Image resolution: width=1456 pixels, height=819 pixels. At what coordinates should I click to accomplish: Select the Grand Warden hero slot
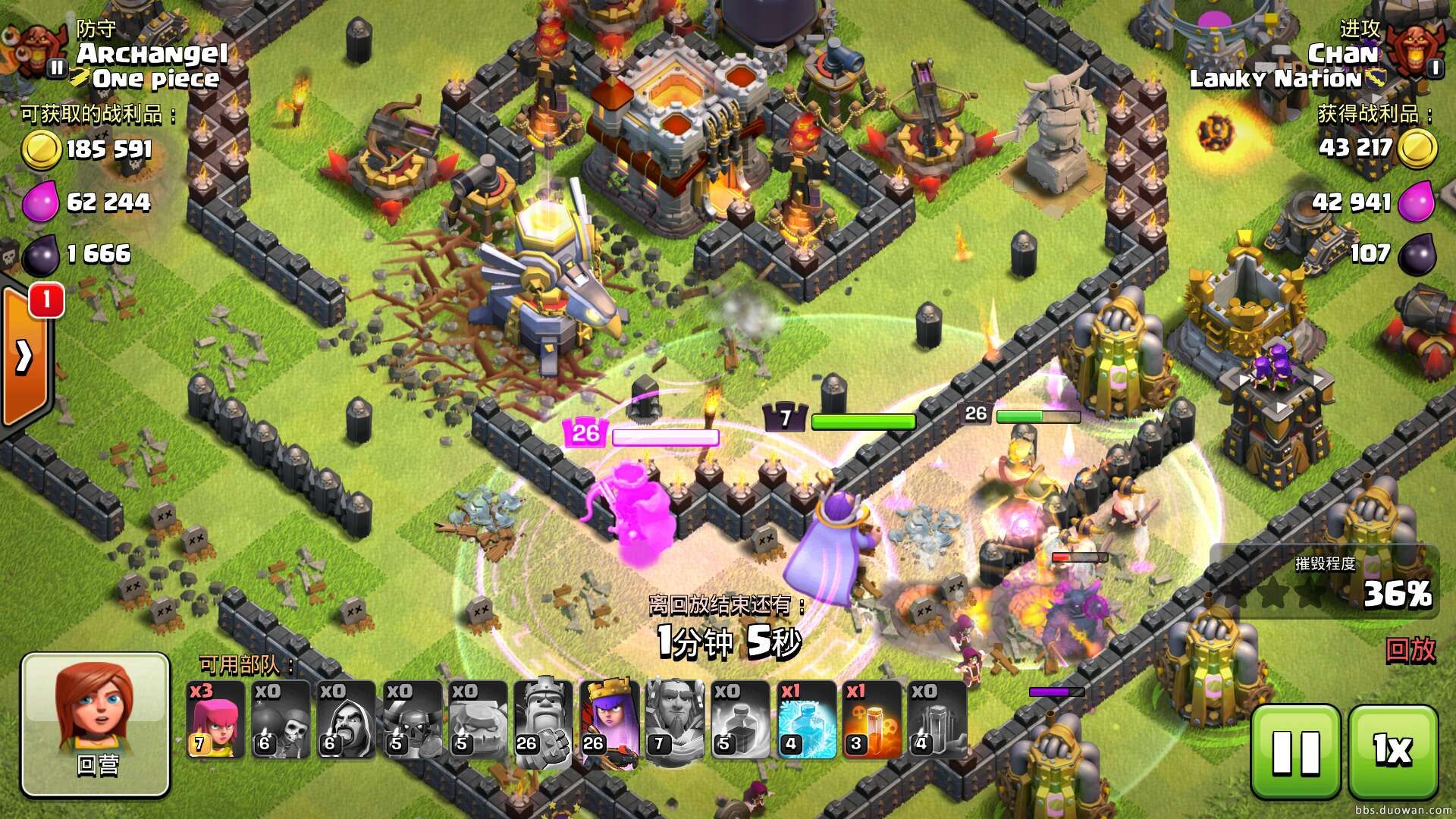pos(673,720)
